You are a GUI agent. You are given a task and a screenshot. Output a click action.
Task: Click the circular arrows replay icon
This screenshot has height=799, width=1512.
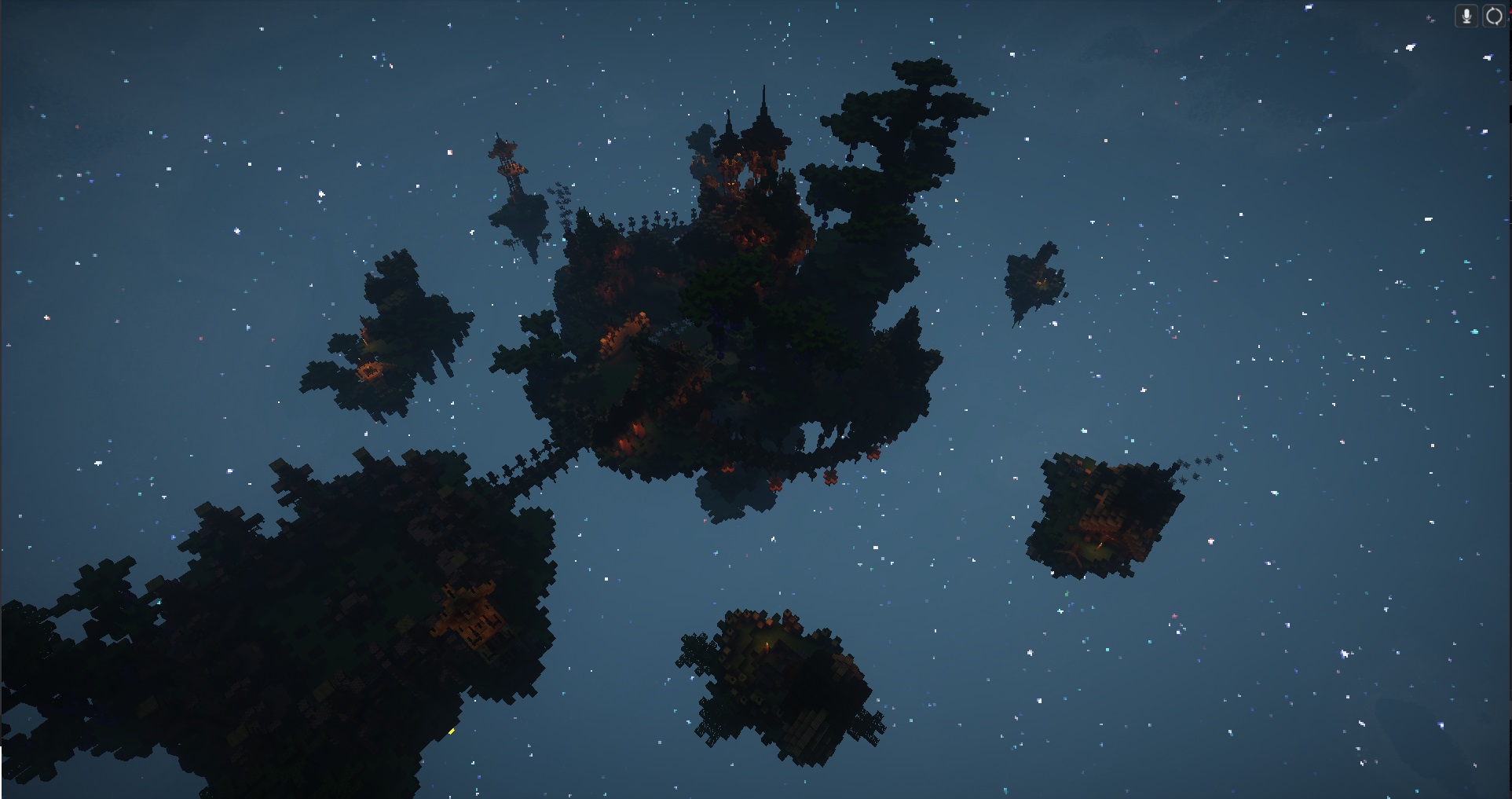[x=1493, y=16]
